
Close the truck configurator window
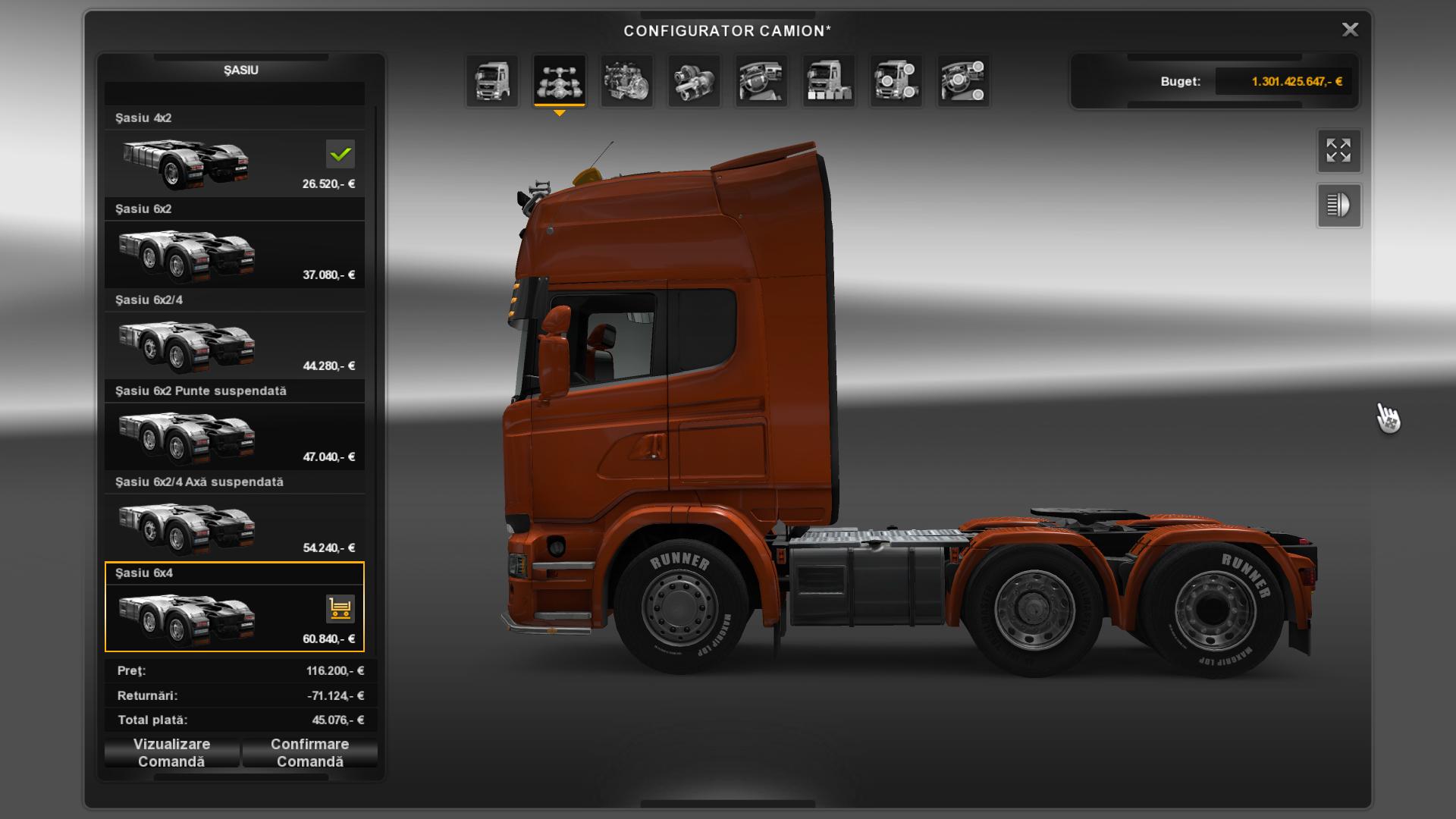point(1350,30)
